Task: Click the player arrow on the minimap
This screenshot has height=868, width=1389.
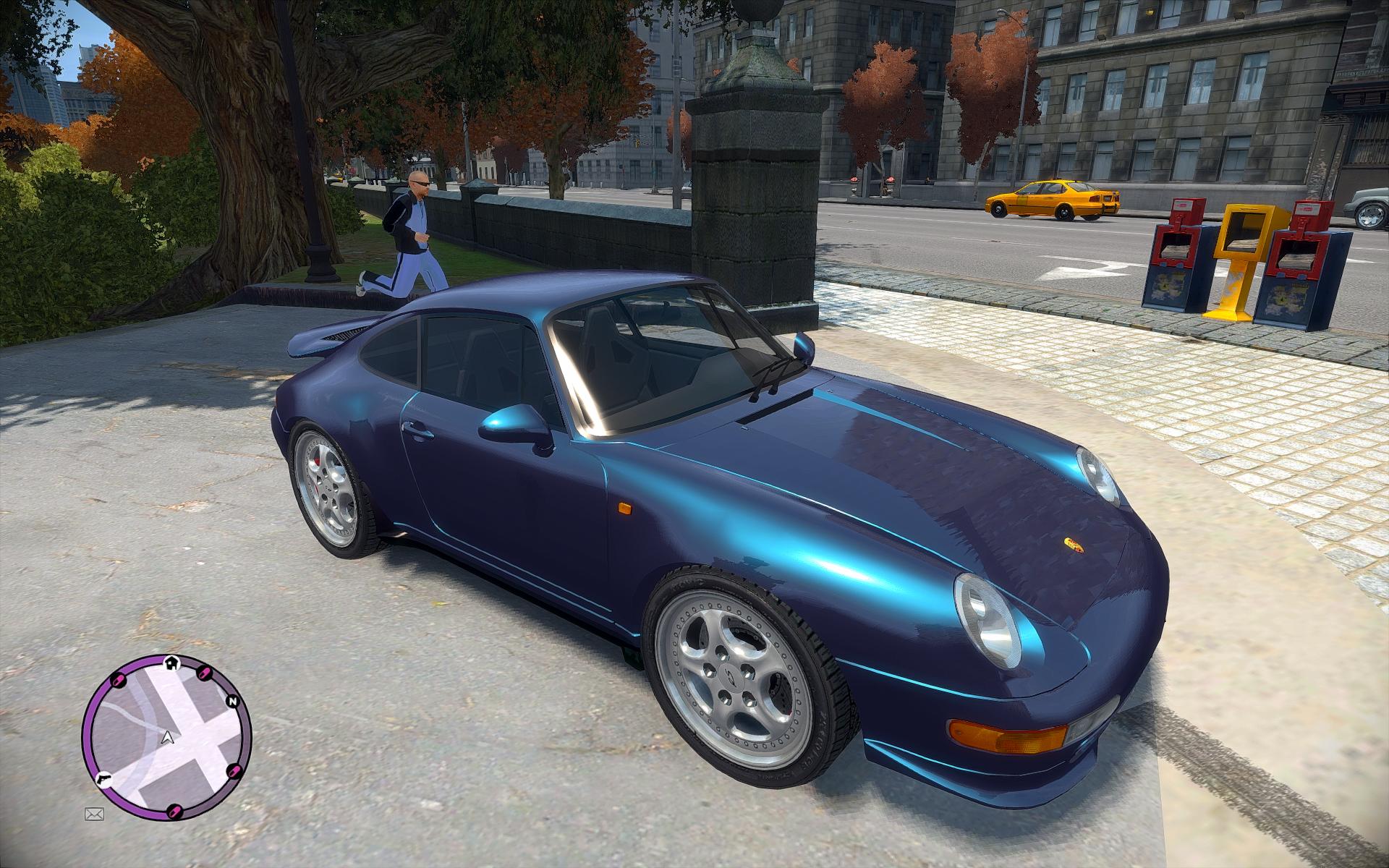Action: pos(168,738)
